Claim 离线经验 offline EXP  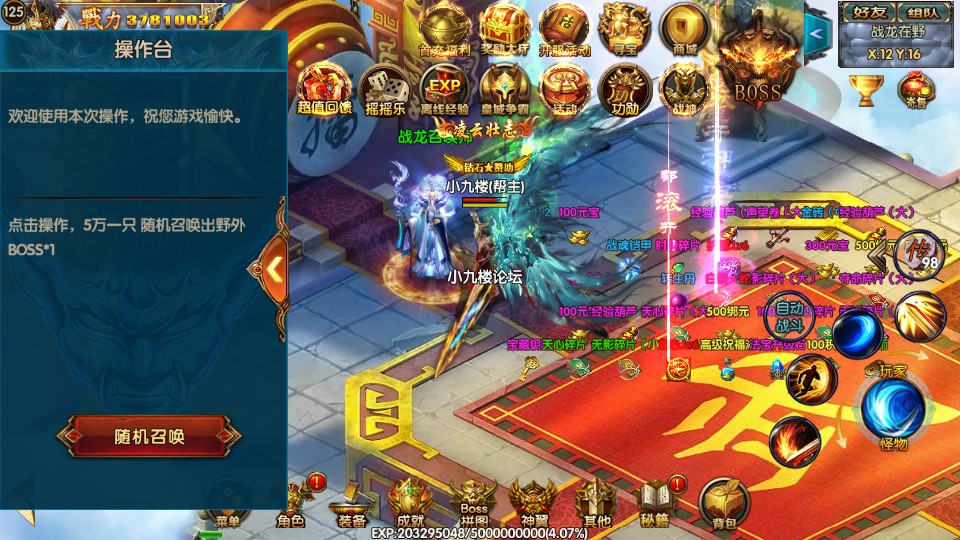coord(442,87)
